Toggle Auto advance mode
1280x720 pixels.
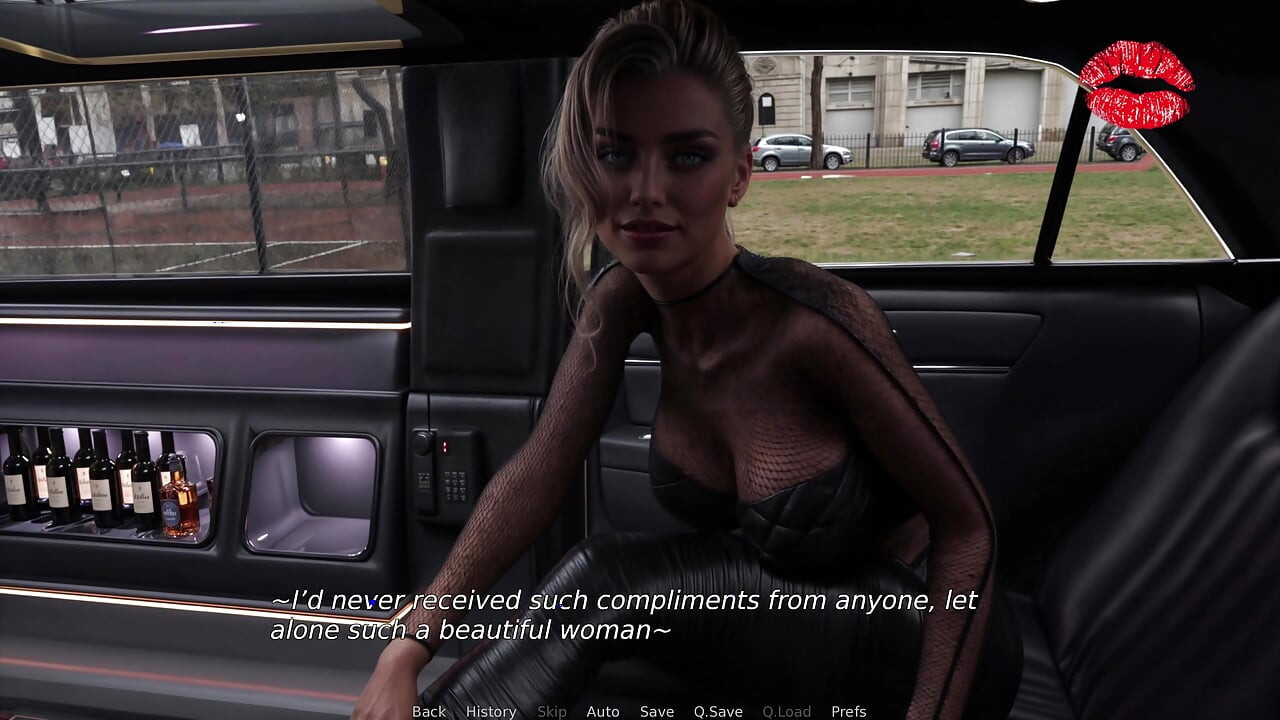click(603, 711)
